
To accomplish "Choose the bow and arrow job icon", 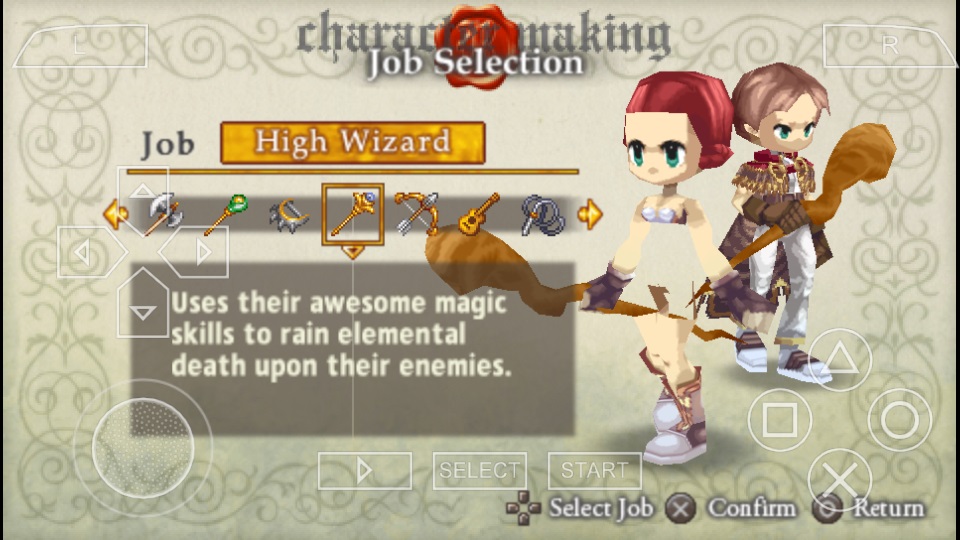I will 416,214.
